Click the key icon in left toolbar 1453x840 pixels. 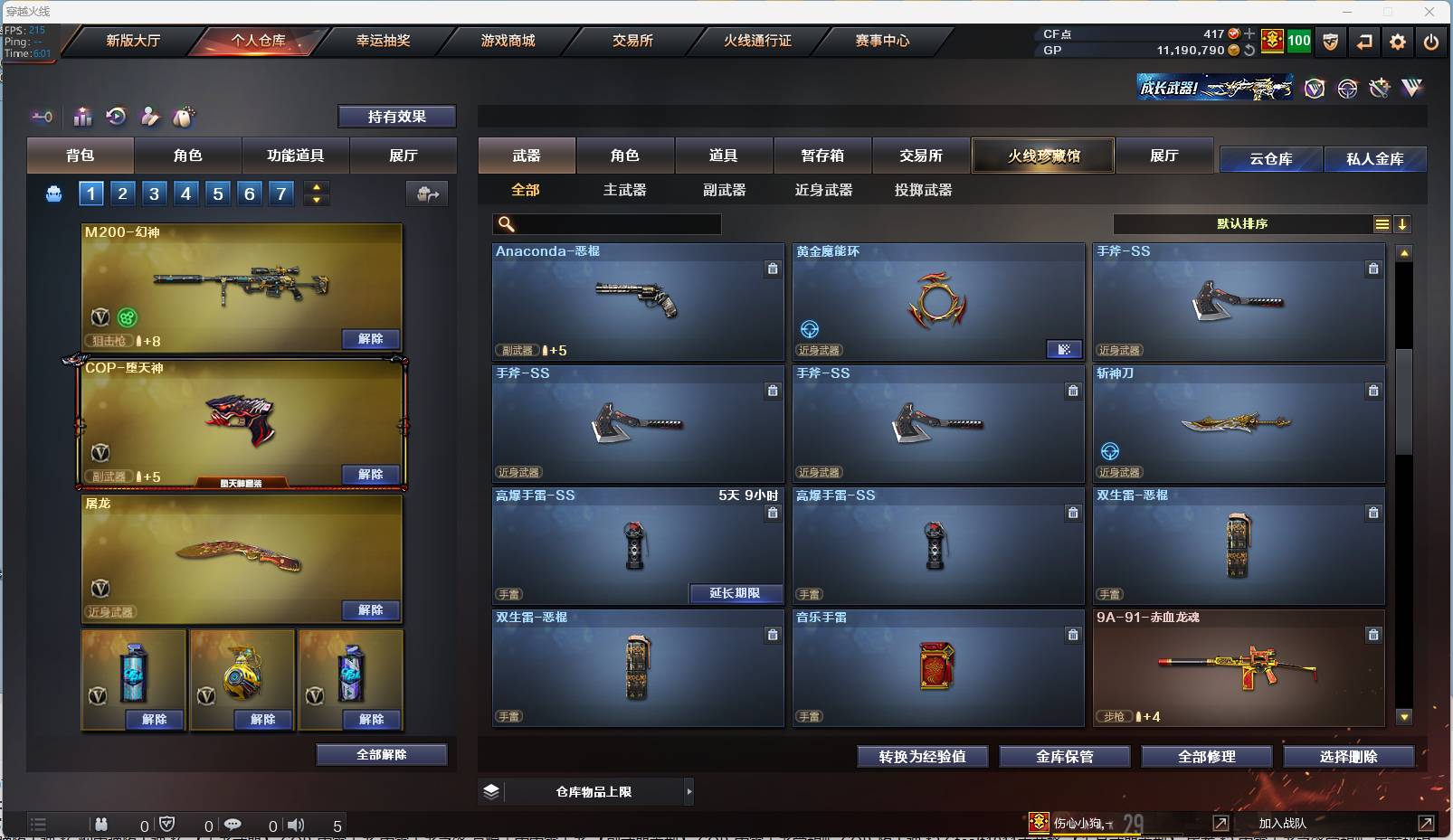click(41, 117)
